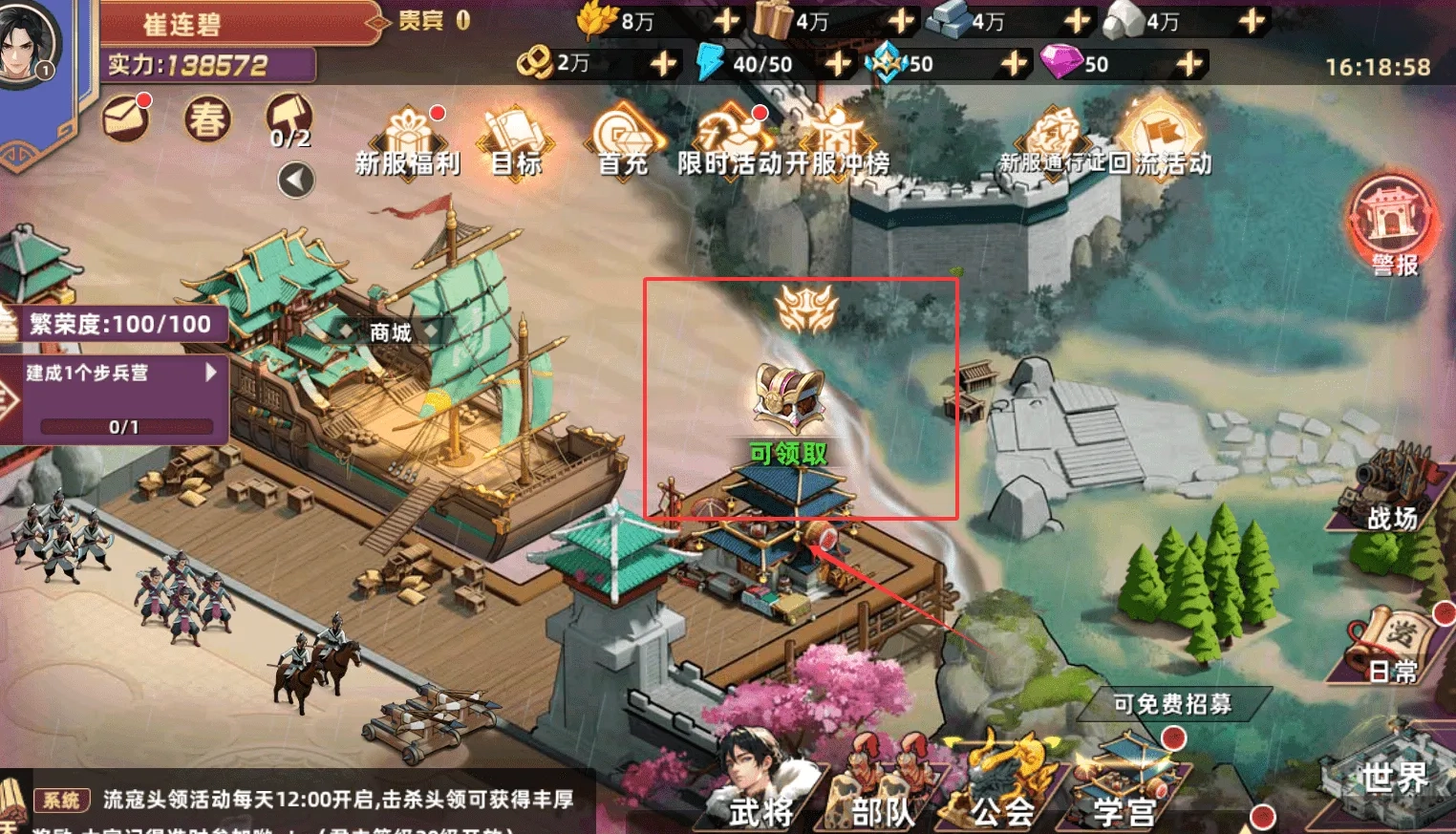This screenshot has width=1456, height=834.
Task: Switch to the 公会 guild tab
Action: tap(1002, 812)
